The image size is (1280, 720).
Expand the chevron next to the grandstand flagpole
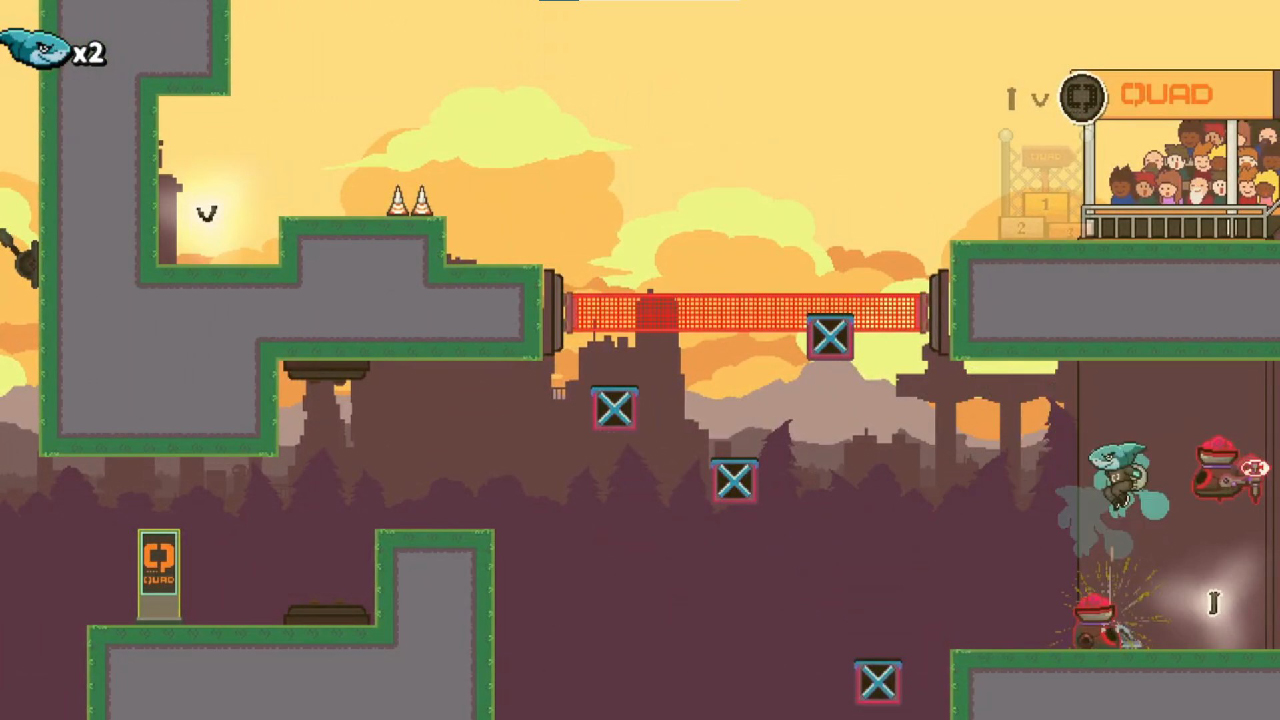[1040, 100]
